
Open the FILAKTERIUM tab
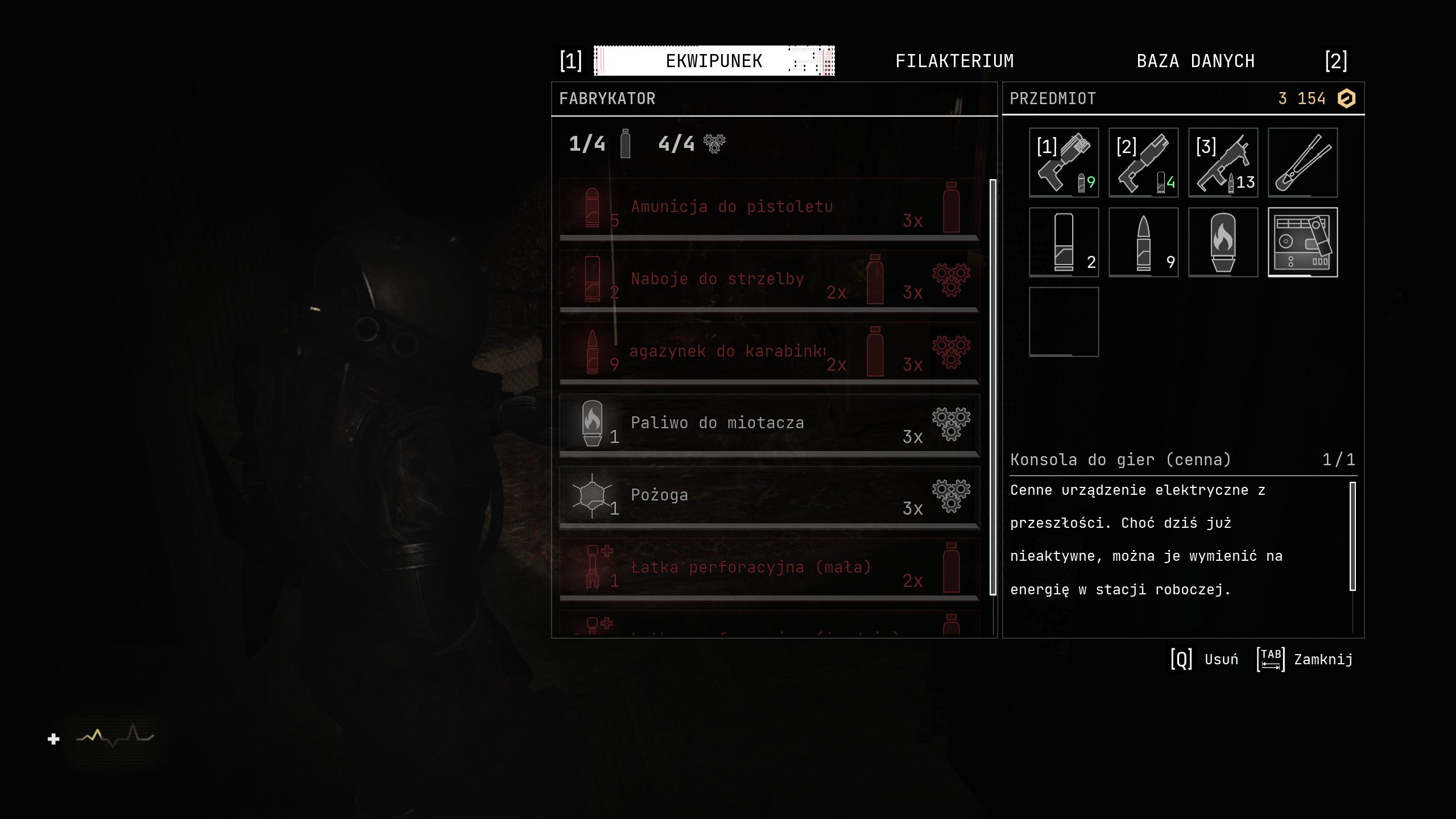pos(954,61)
